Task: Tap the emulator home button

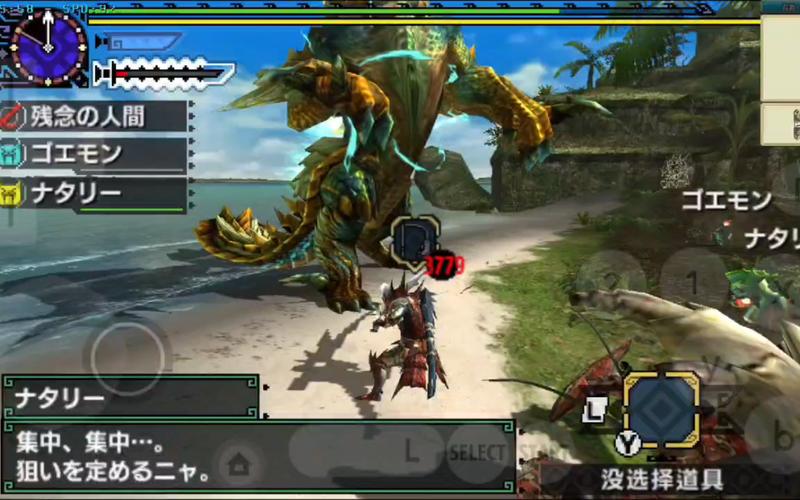Action: (238, 463)
